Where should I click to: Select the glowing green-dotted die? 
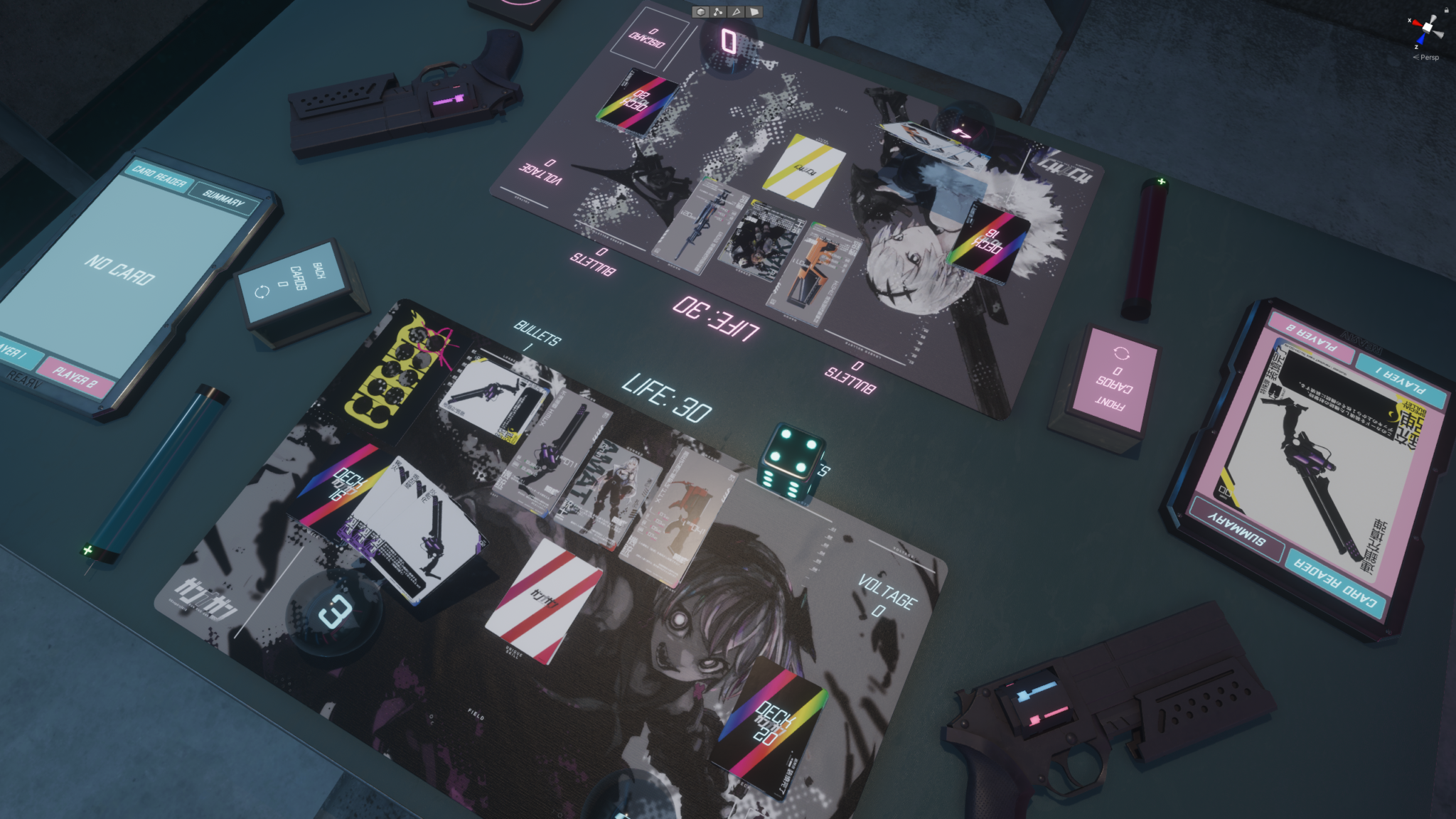click(793, 460)
